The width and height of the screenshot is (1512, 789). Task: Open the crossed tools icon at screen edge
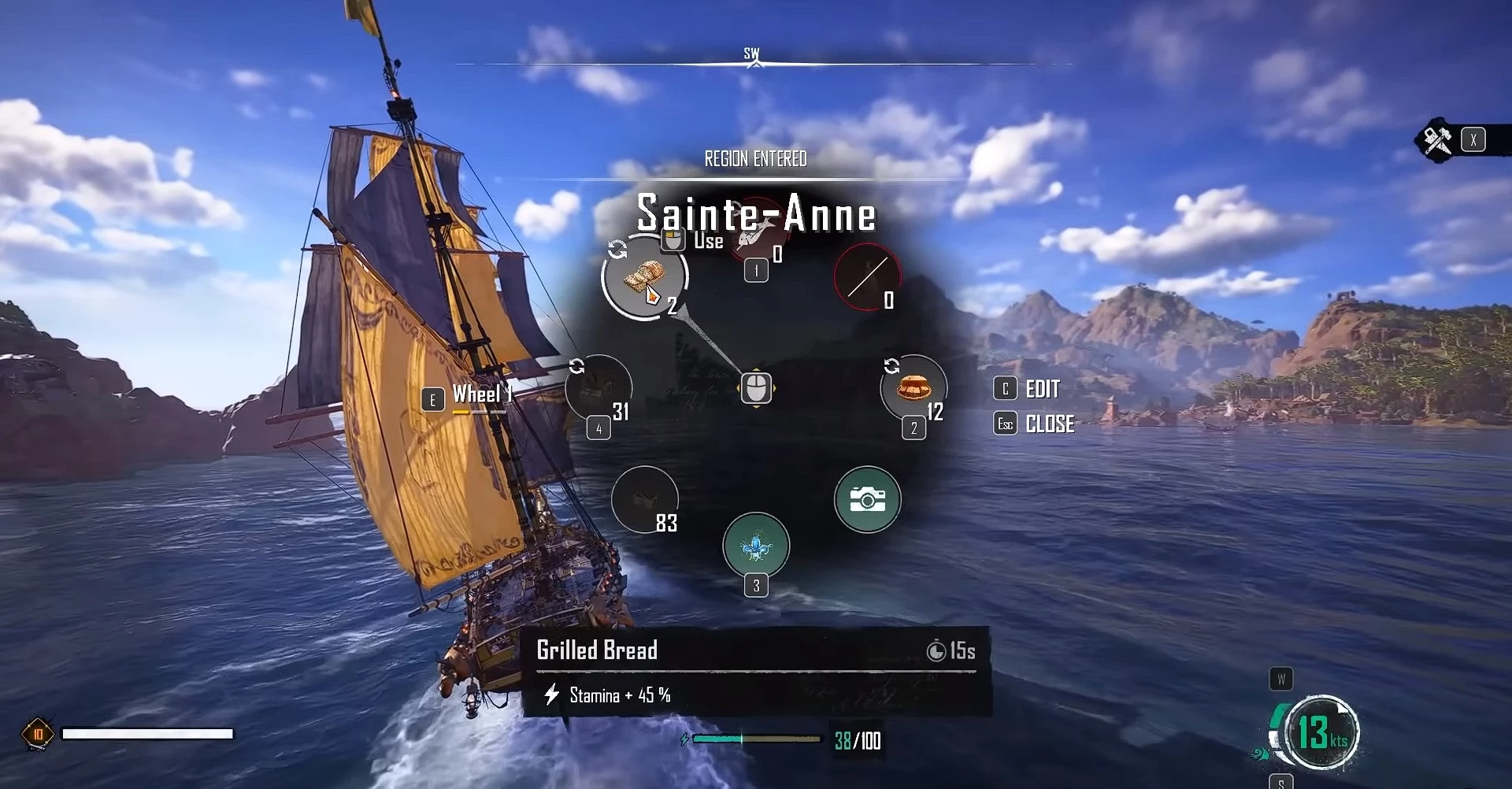click(x=1438, y=140)
